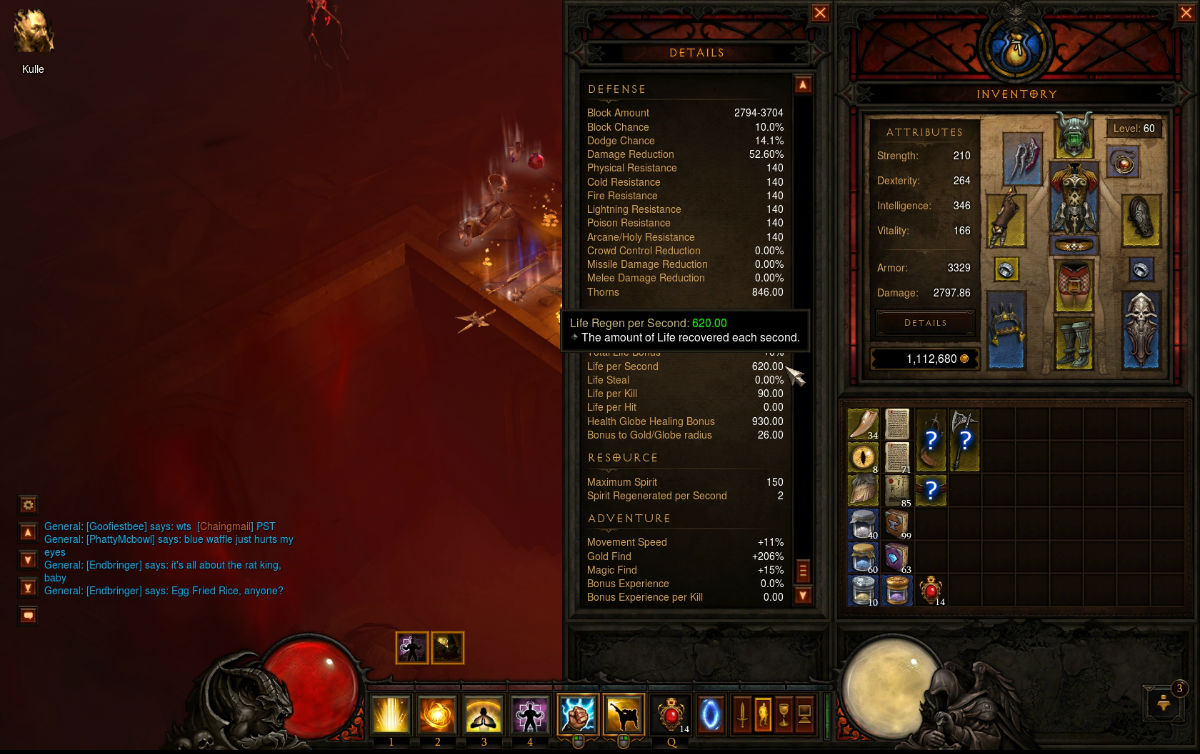Screen dimensions: 1200x754
Task: Open the chat speech bubble button
Action: pos(28,615)
